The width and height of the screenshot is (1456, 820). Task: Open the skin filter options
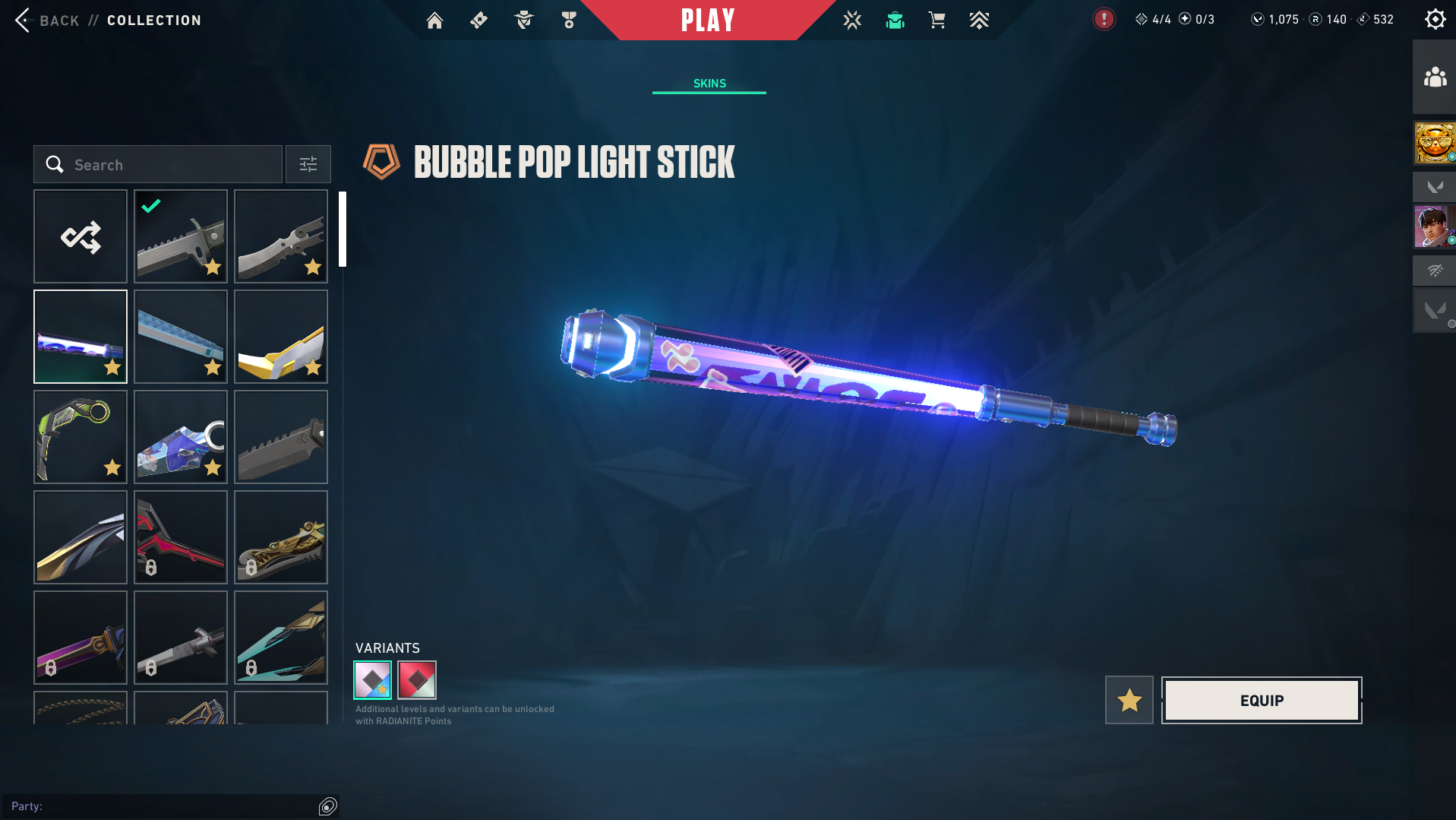coord(308,165)
